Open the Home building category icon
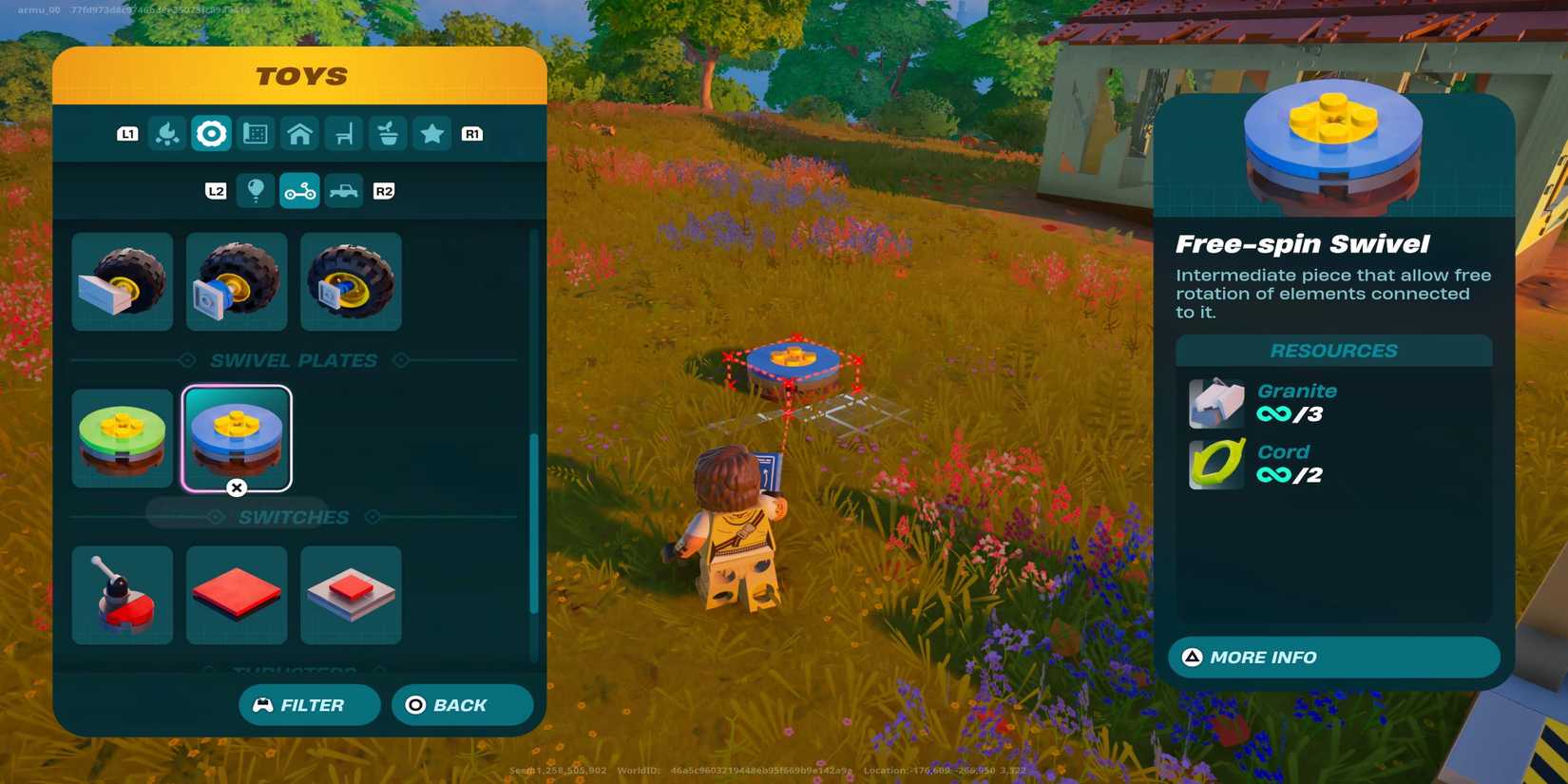 [x=299, y=133]
